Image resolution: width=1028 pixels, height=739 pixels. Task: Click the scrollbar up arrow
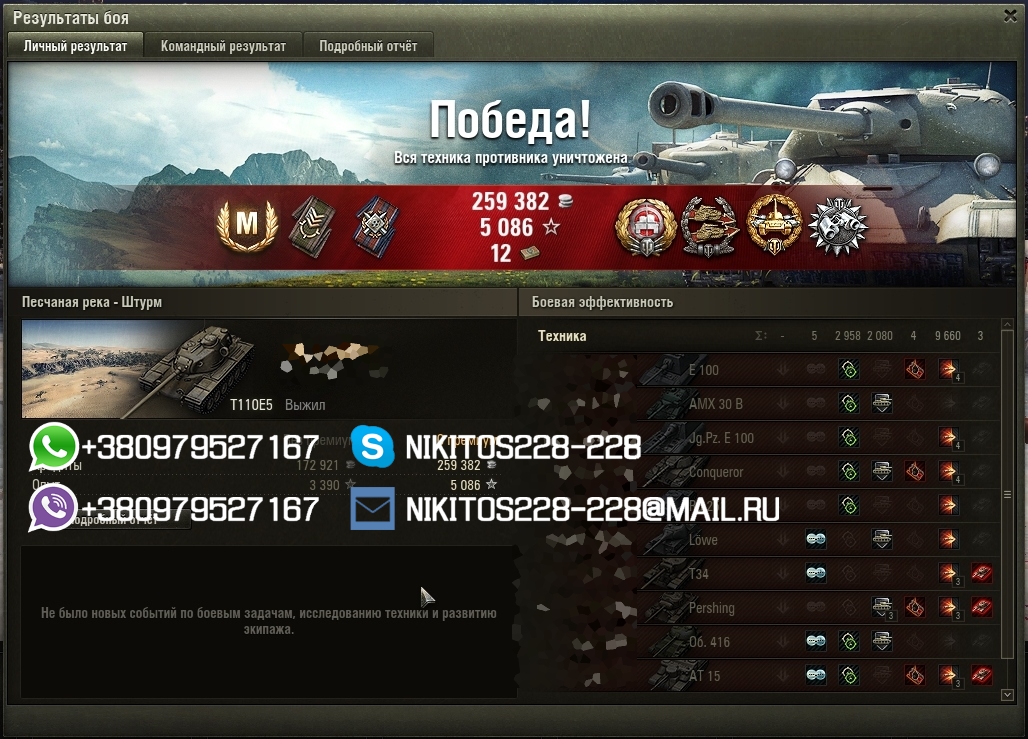click(1007, 325)
